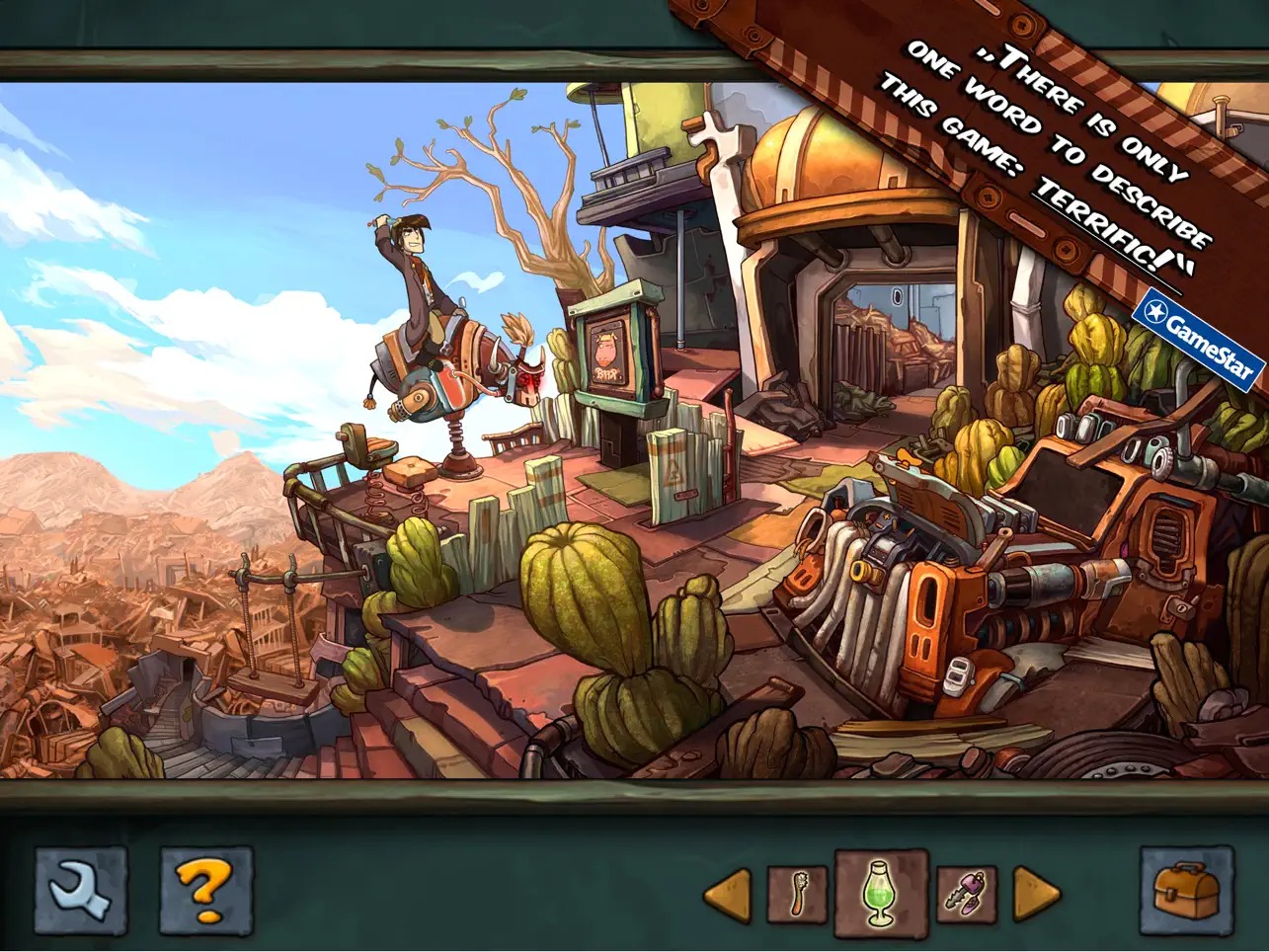Select the purple keys inventory item
Viewport: 1269px width, 952px height.
click(x=965, y=894)
